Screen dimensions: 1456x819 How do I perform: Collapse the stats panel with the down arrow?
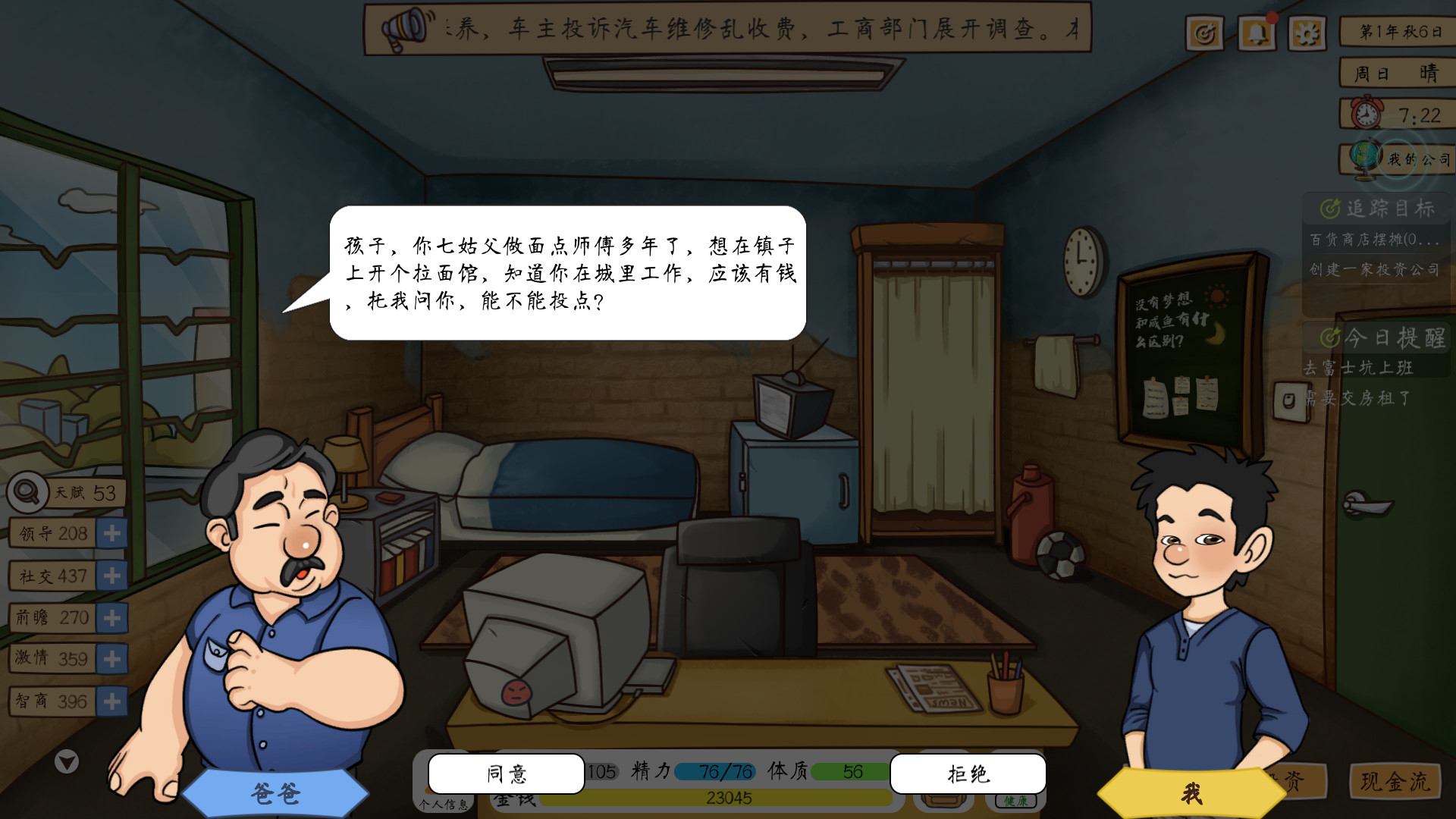coord(67,762)
